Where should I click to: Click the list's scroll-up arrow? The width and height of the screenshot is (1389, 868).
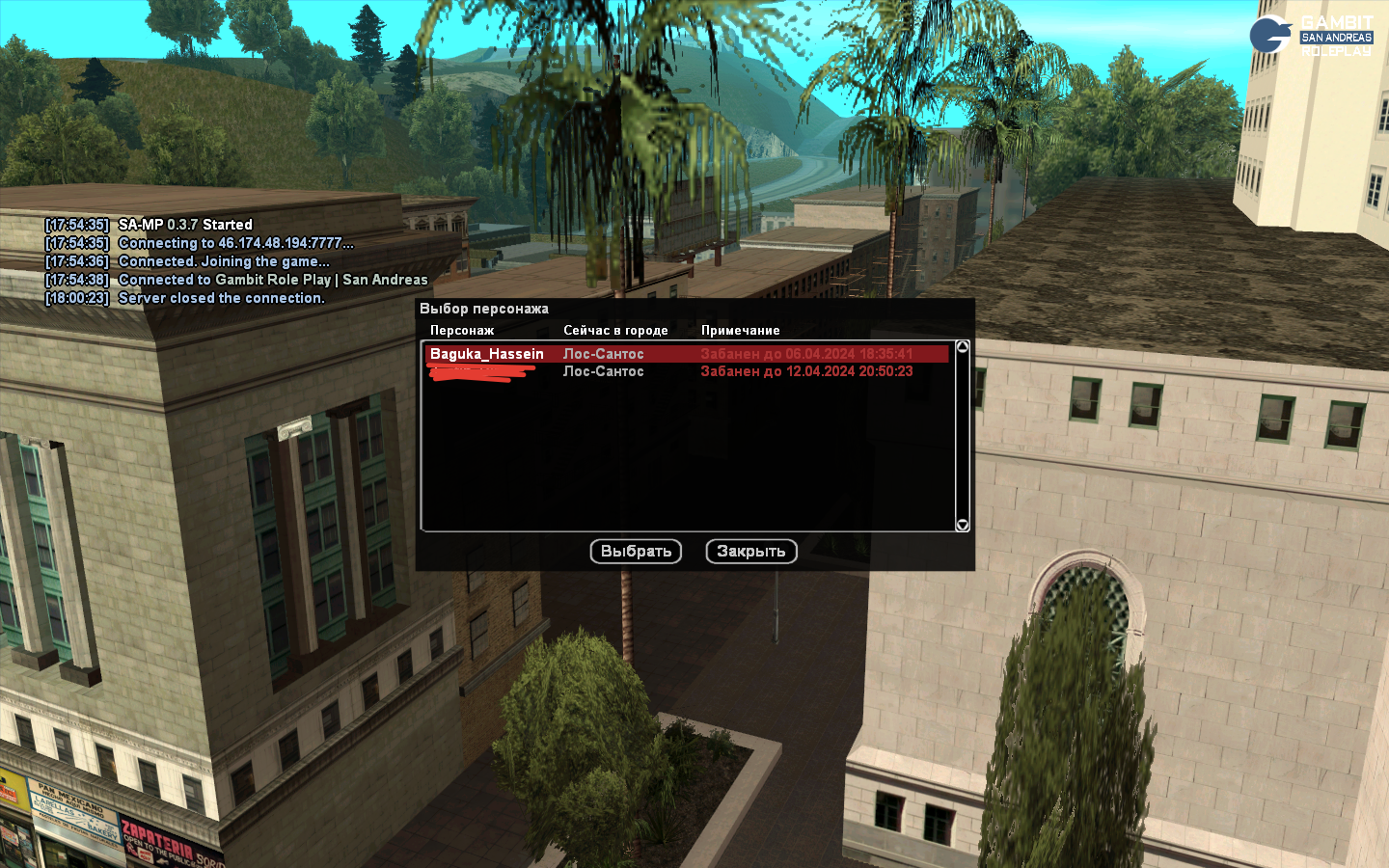click(x=962, y=347)
